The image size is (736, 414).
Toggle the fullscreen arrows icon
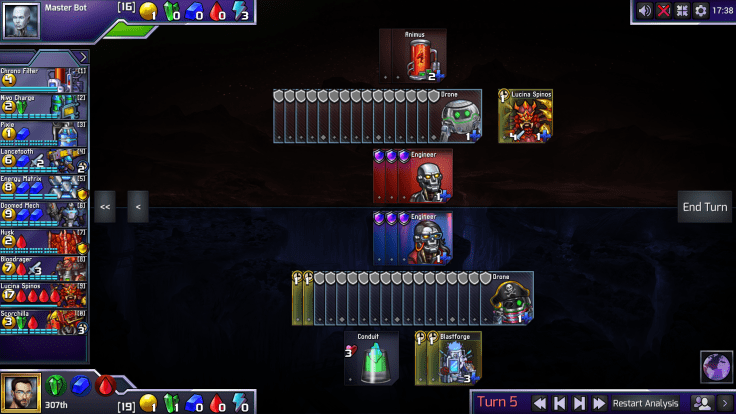coord(682,10)
